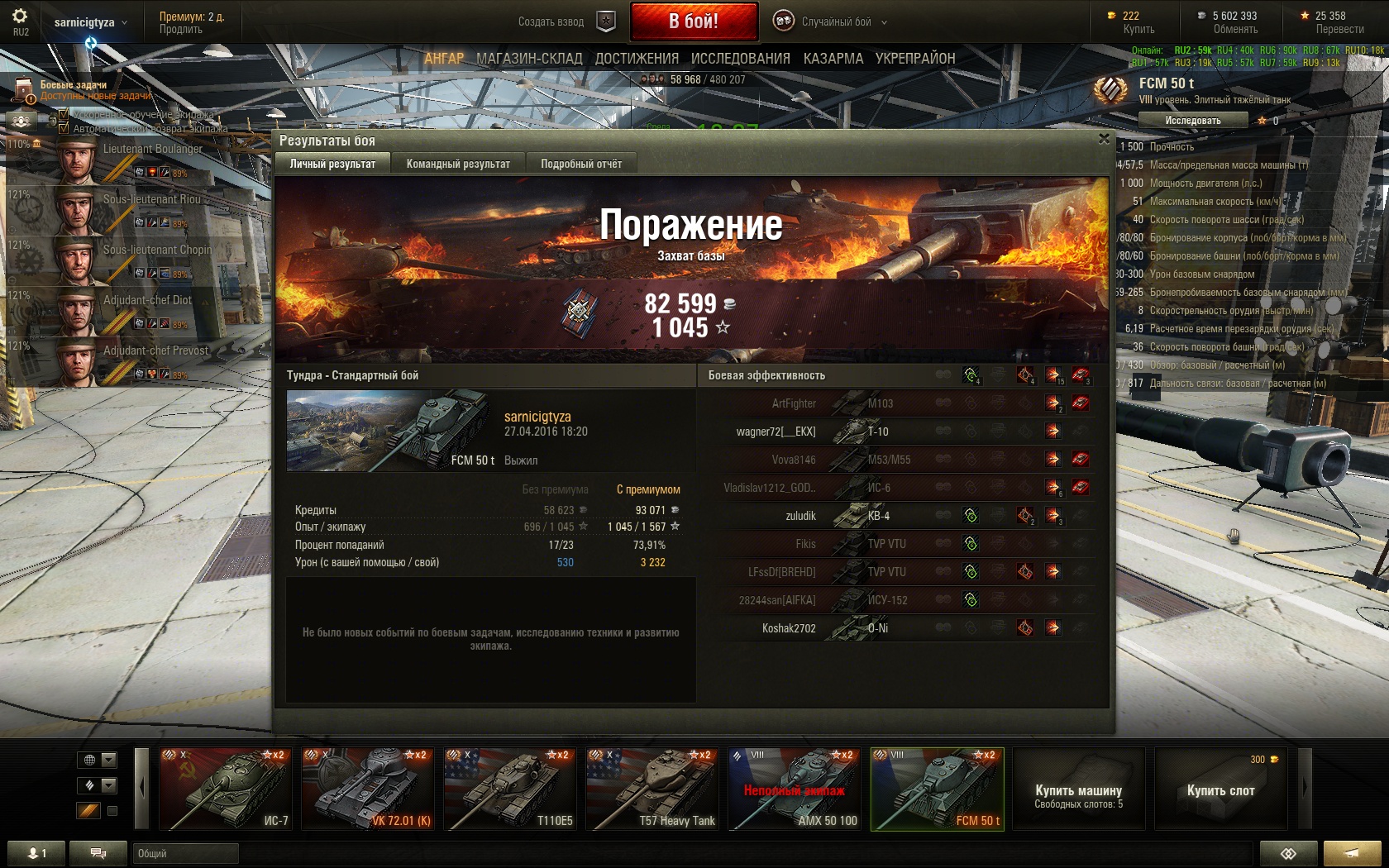Open the ИССЛЕДОВАНИЯ menu
The width and height of the screenshot is (1389, 868).
tap(740, 59)
